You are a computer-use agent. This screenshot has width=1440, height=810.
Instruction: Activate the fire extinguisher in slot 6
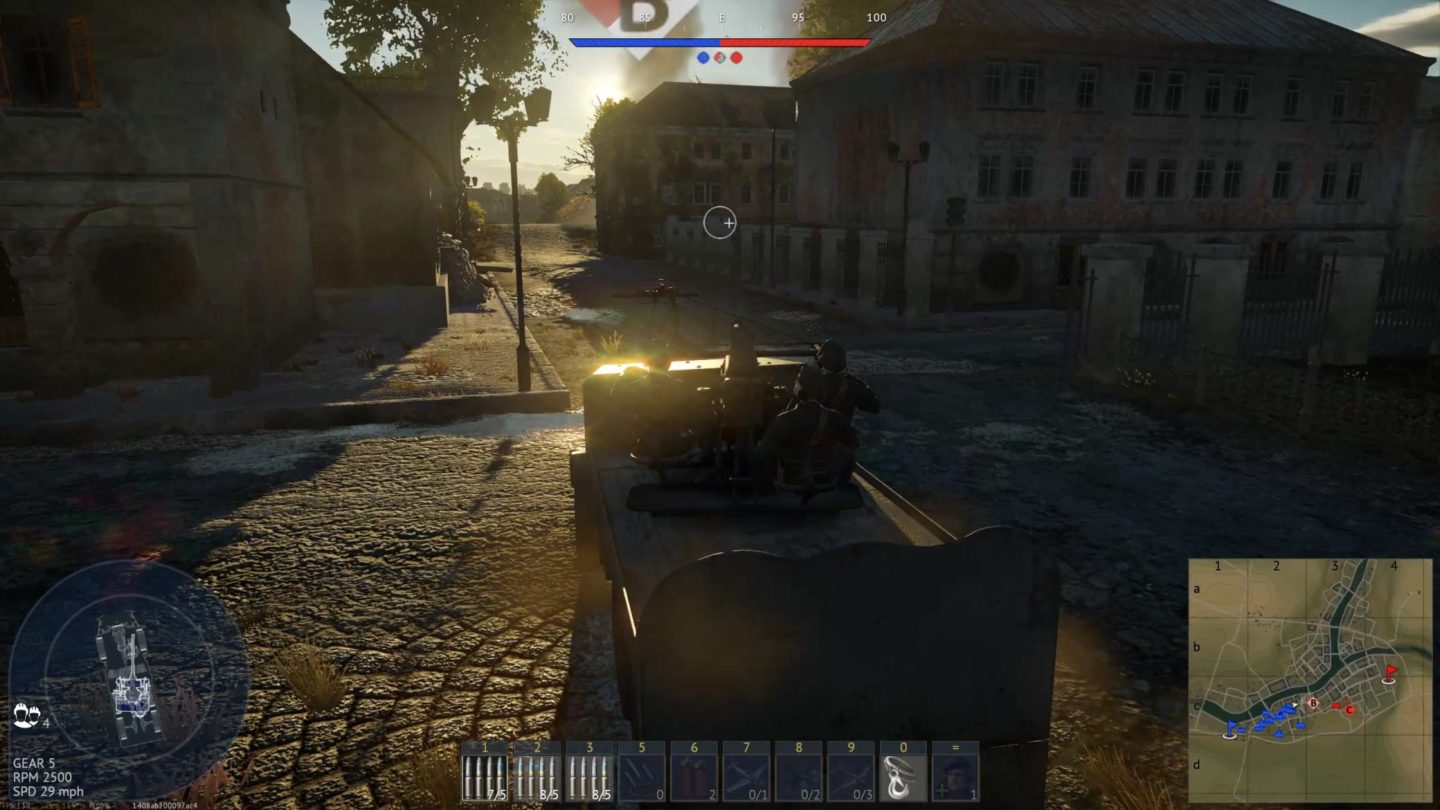point(694,772)
